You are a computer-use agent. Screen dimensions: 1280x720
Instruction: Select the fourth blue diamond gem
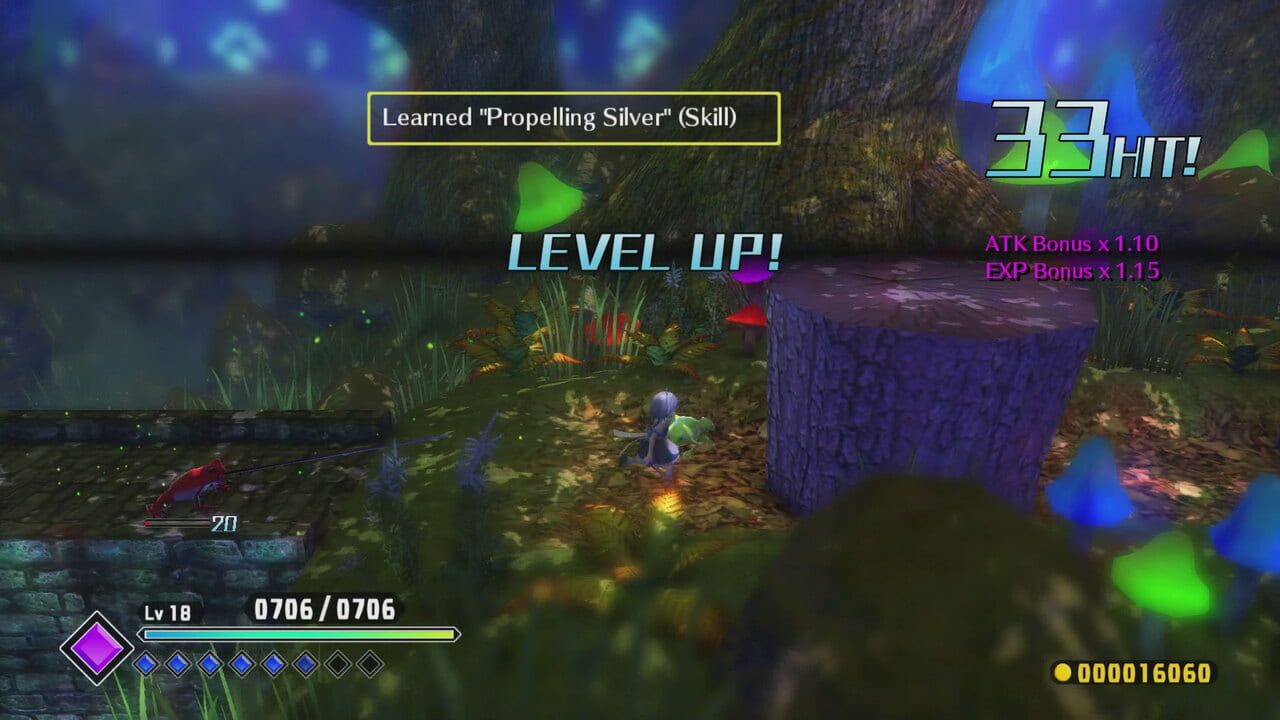tap(240, 662)
